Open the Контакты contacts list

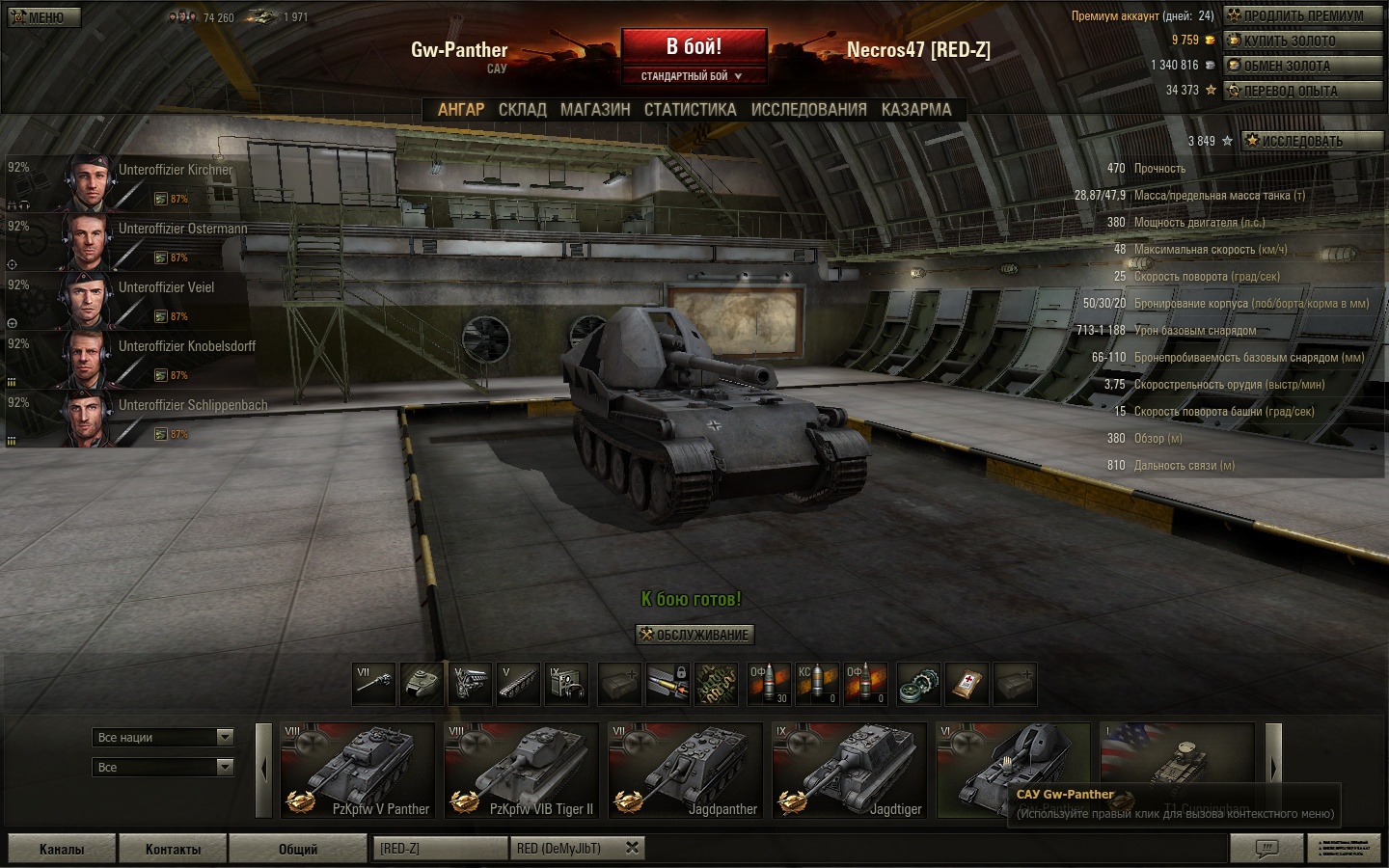click(173, 849)
